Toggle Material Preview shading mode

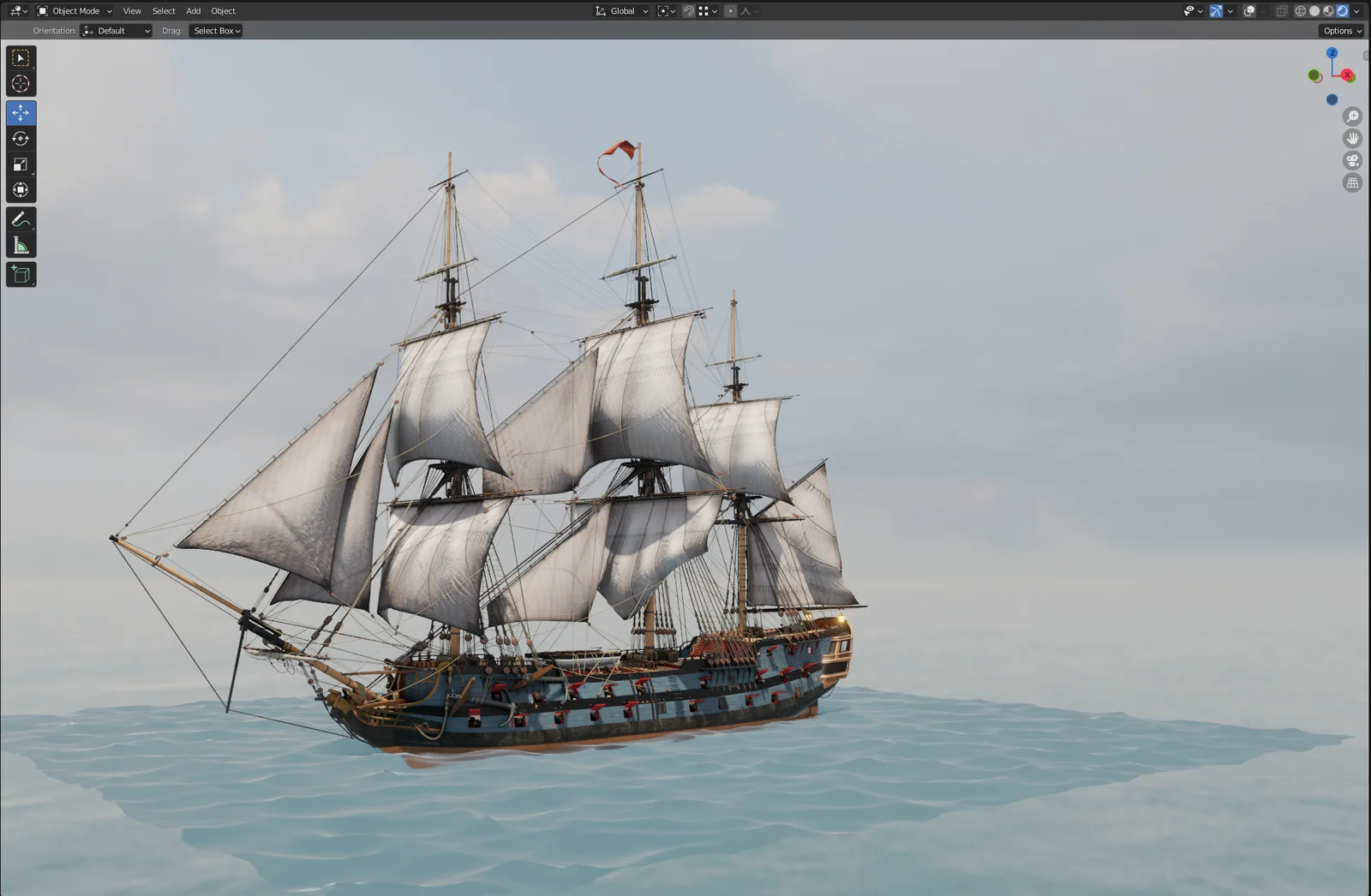(1327, 10)
